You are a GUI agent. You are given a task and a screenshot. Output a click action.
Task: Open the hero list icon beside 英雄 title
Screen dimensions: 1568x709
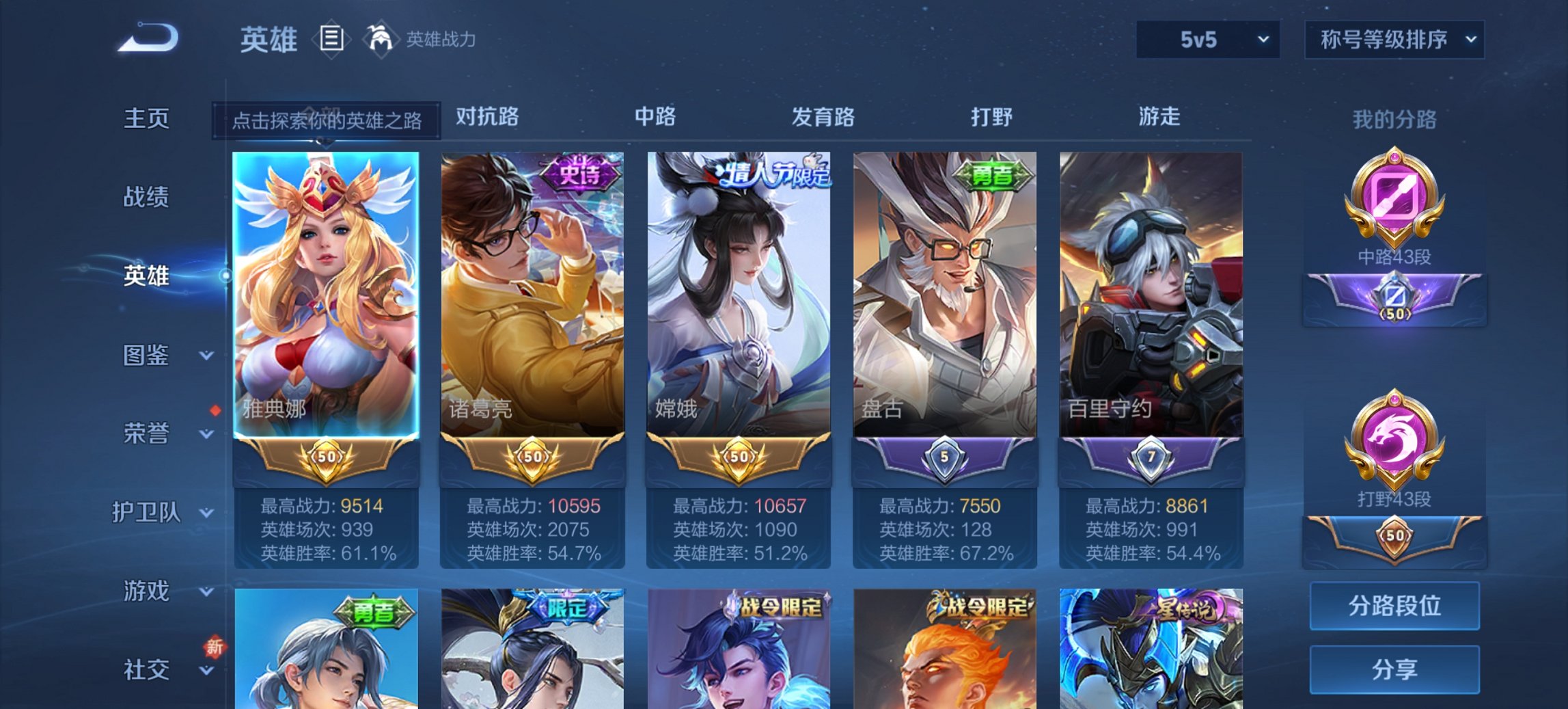point(331,40)
